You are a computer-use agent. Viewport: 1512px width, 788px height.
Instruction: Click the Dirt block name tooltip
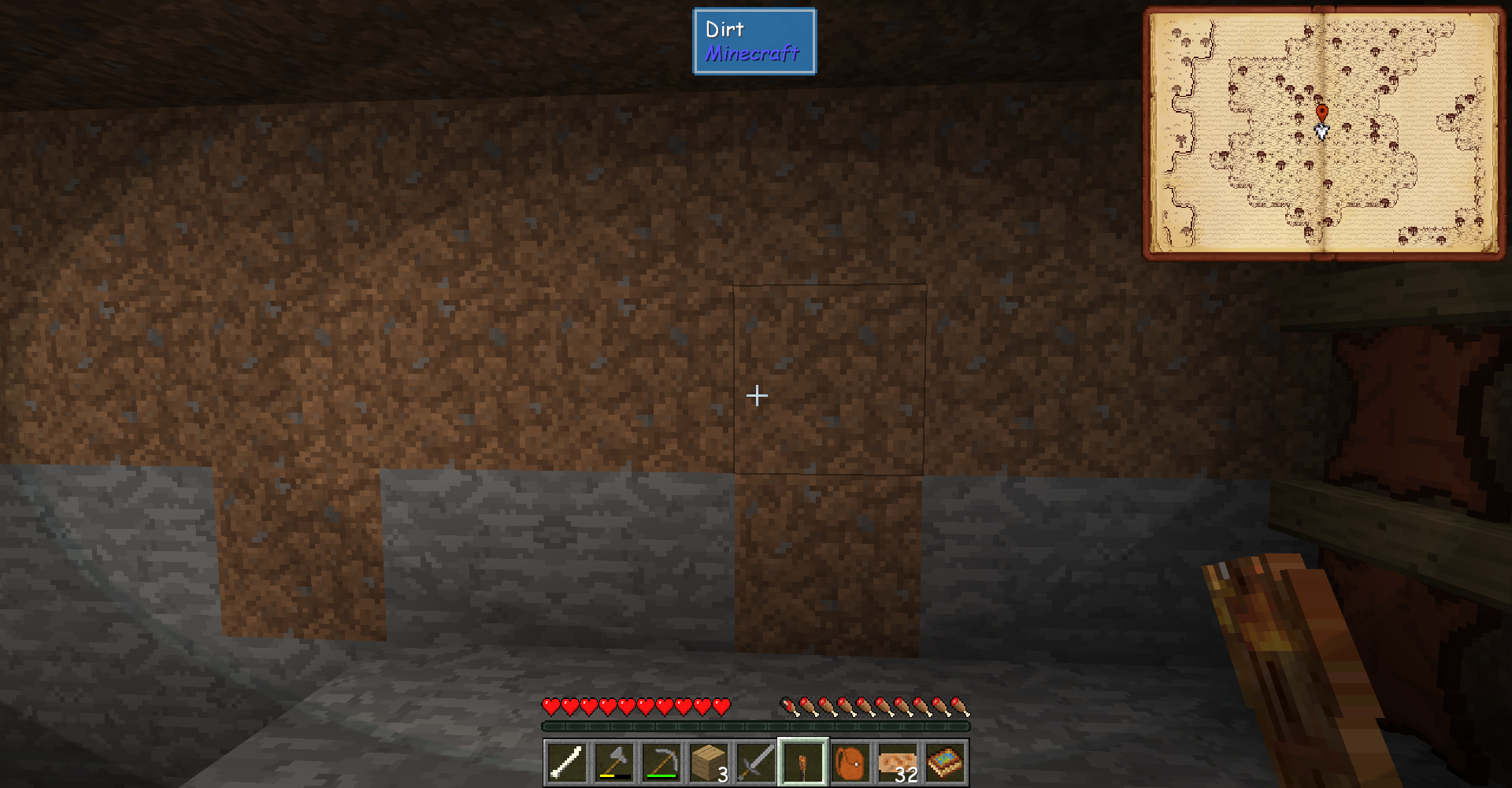[x=724, y=30]
